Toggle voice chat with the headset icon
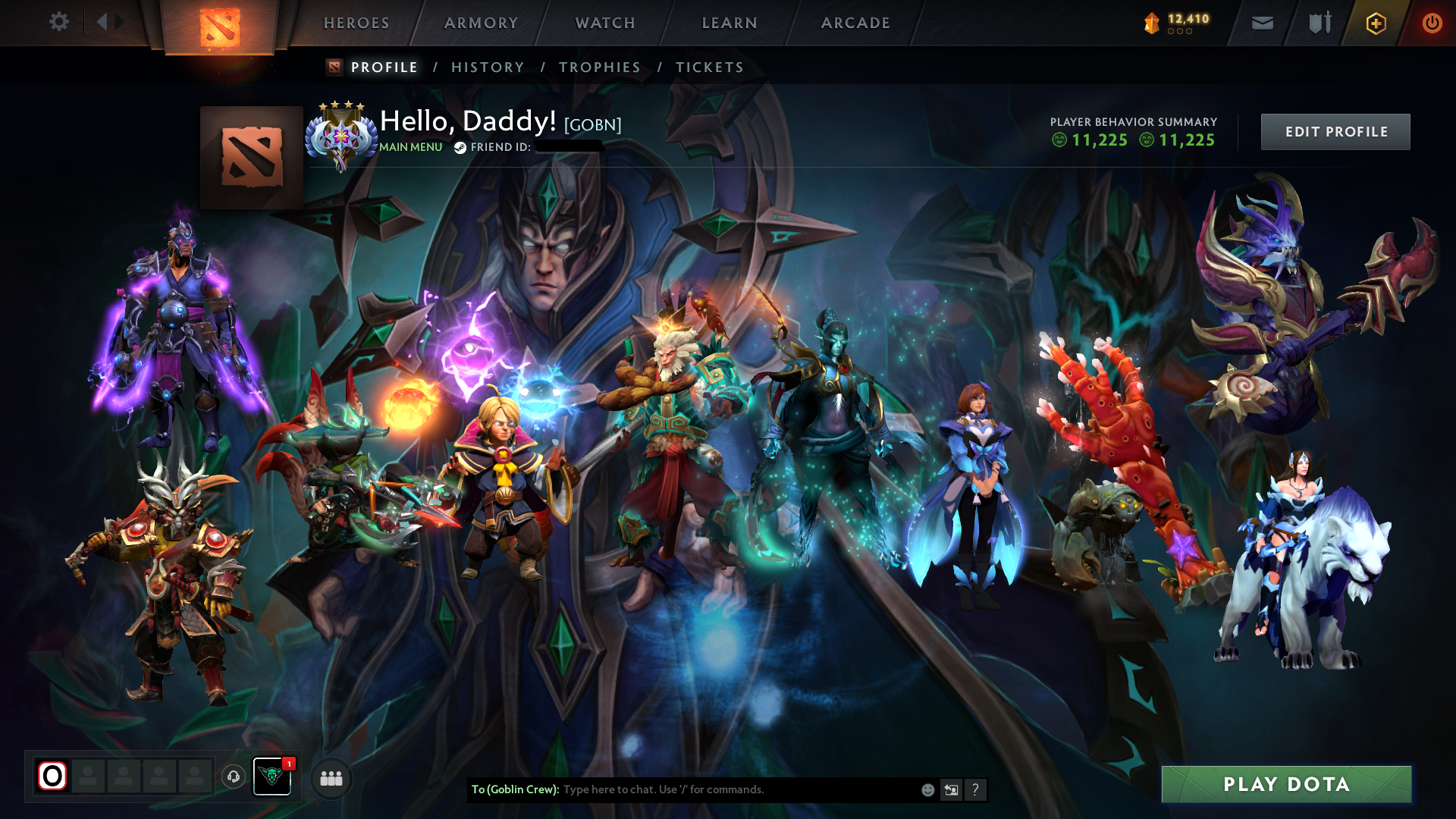 [235, 778]
